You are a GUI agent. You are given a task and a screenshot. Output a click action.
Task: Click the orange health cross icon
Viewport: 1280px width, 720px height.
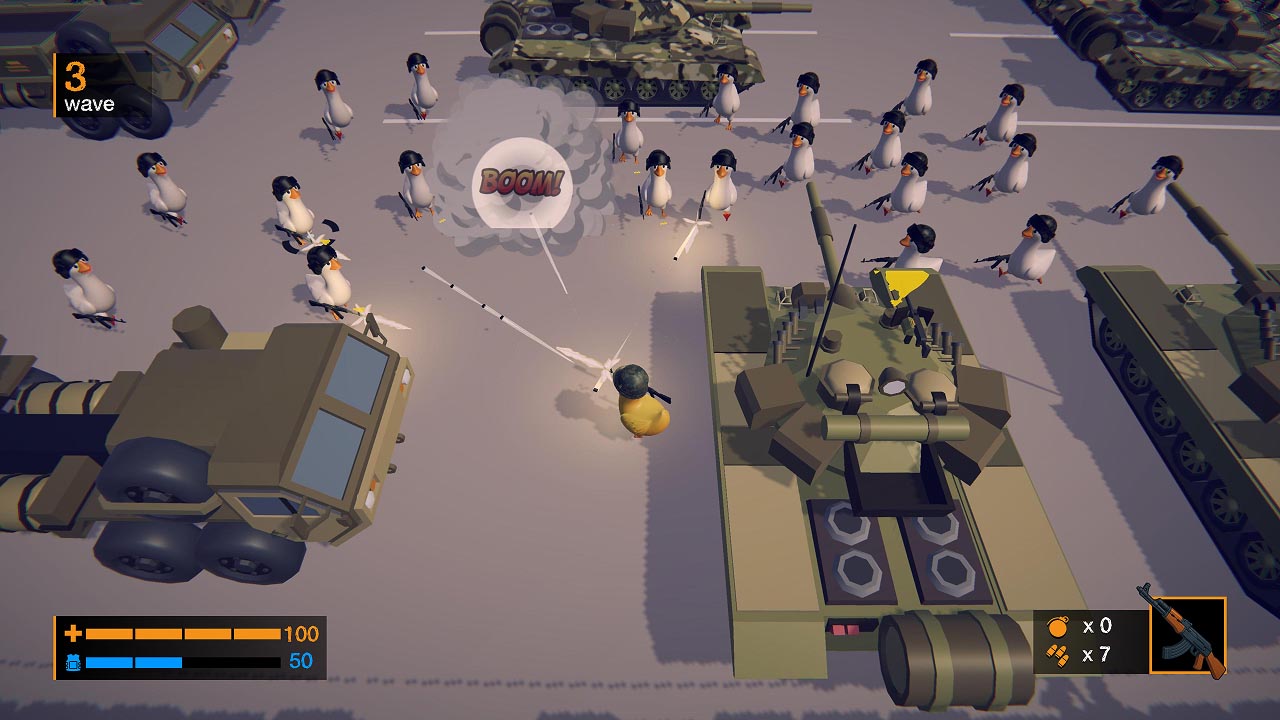tap(74, 632)
